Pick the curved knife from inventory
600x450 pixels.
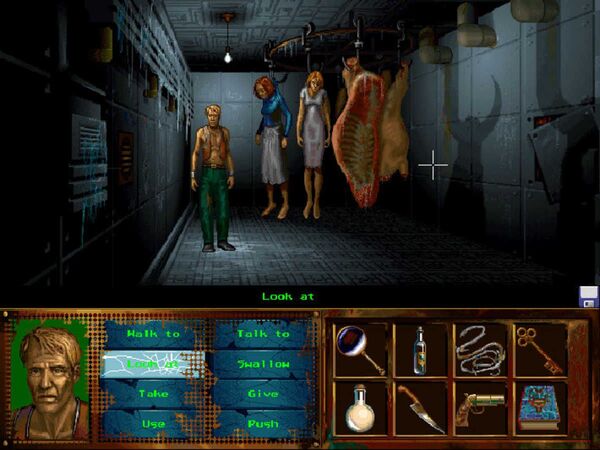pos(418,408)
